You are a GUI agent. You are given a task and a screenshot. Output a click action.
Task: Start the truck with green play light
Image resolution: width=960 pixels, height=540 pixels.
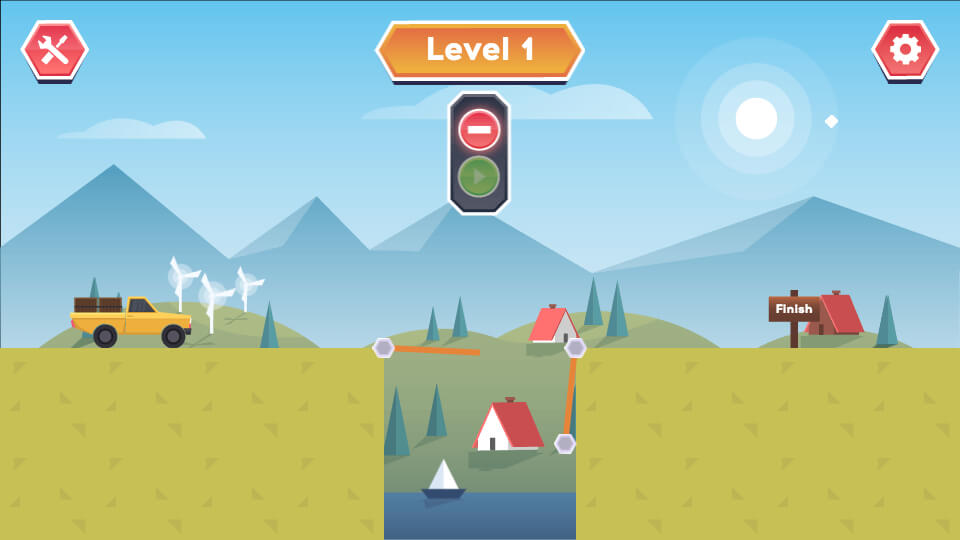[479, 177]
